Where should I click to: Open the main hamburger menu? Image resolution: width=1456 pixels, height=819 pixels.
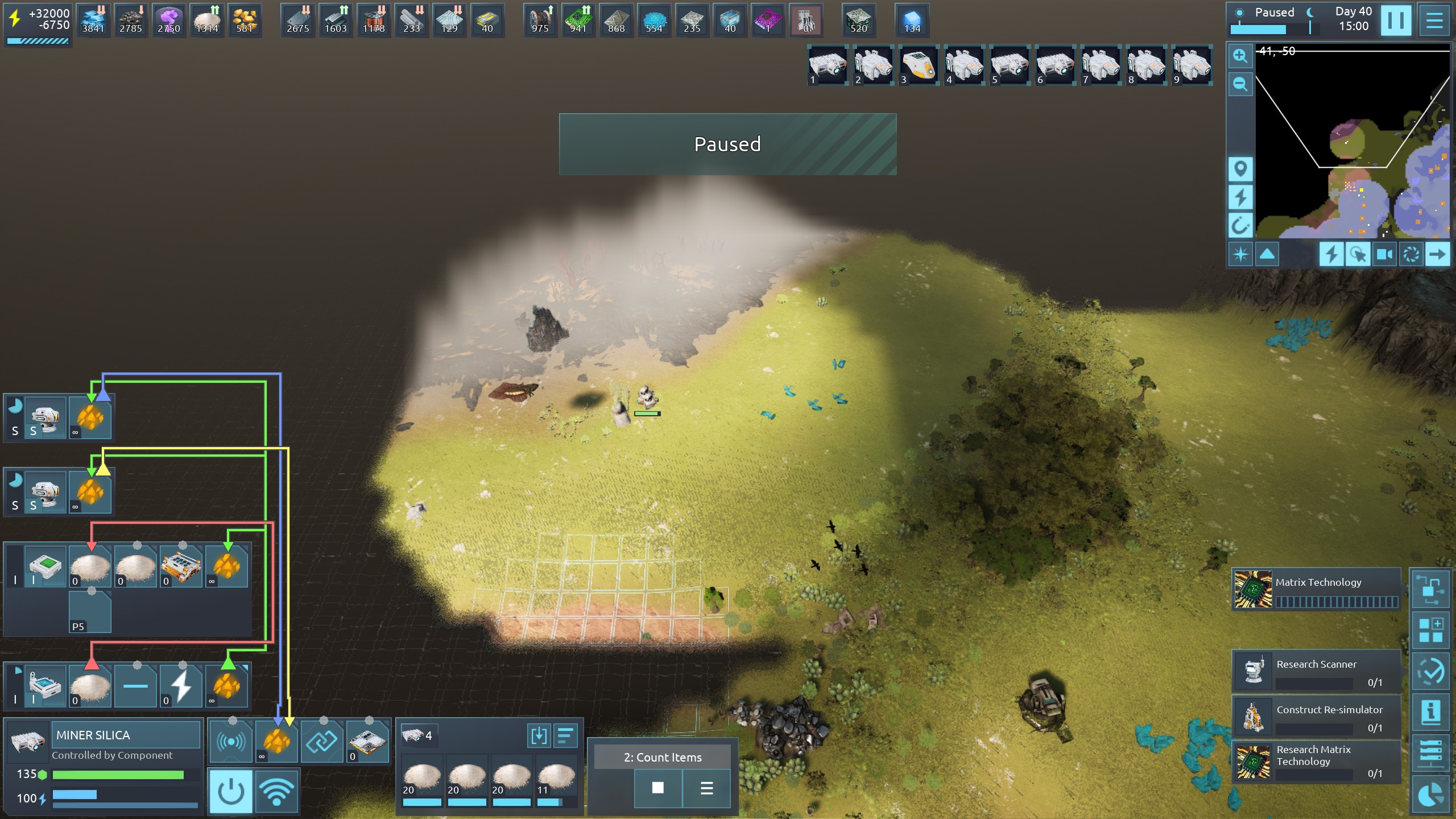(x=1434, y=21)
